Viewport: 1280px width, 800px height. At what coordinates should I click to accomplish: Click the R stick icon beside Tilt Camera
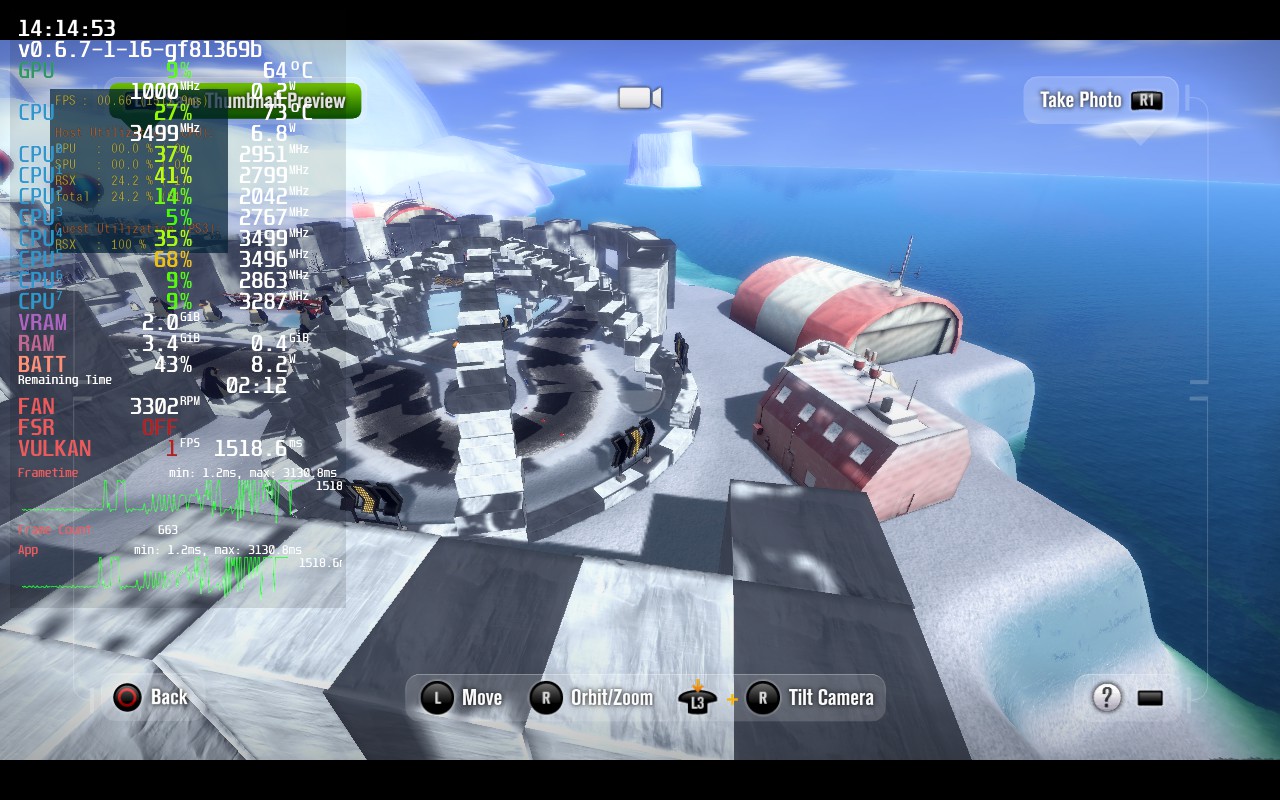click(x=763, y=698)
